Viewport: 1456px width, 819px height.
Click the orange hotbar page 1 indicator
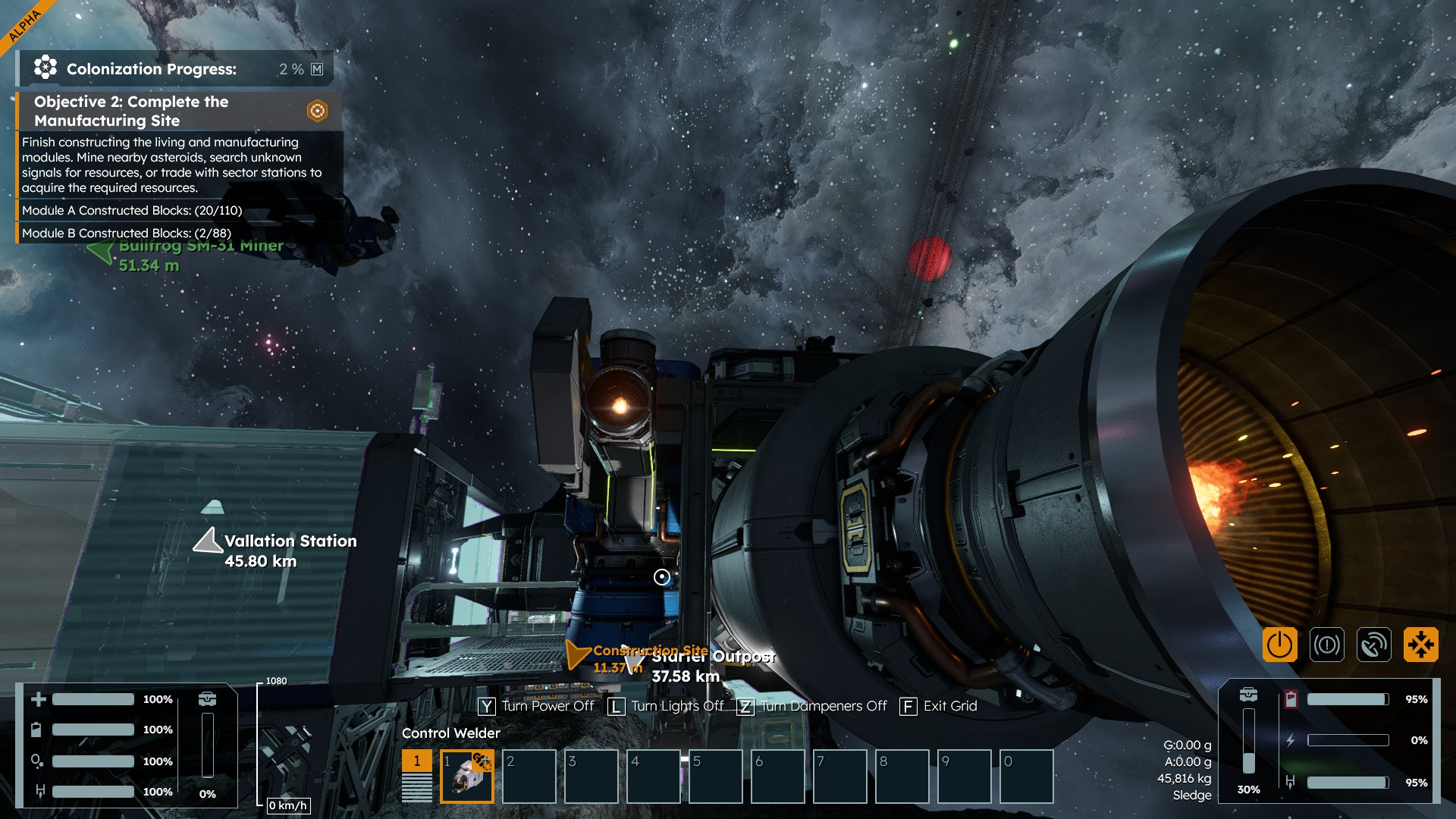point(416,761)
